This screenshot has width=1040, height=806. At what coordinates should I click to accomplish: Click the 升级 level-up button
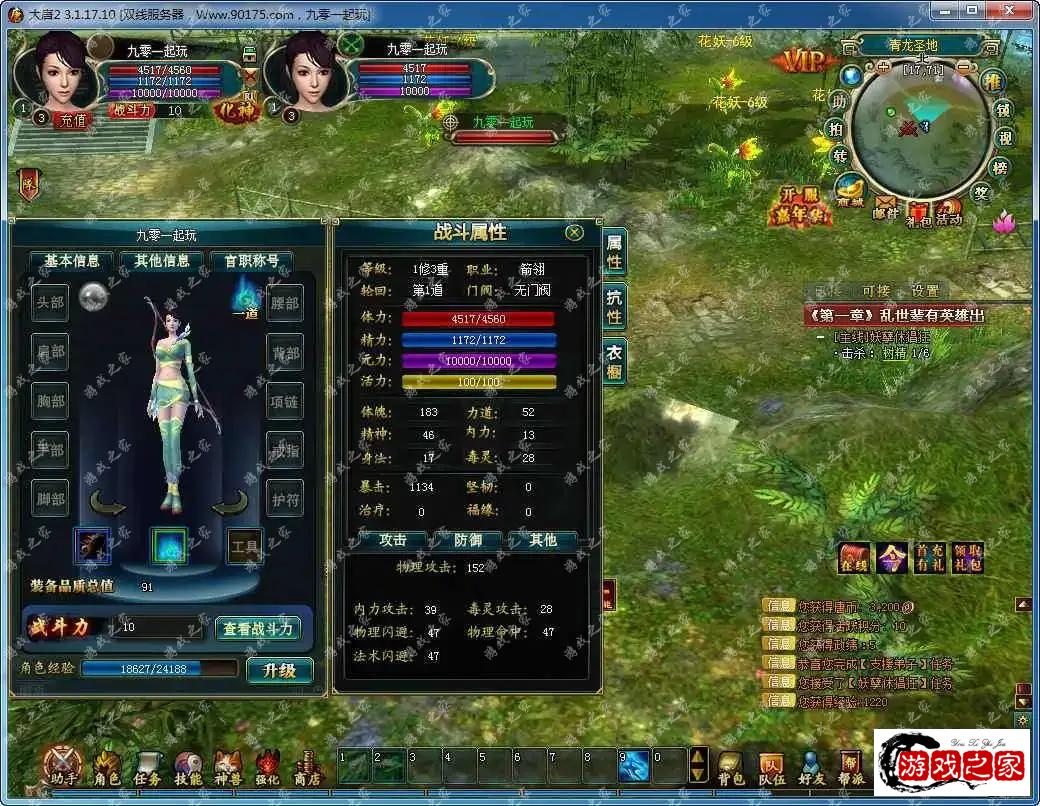tap(279, 670)
